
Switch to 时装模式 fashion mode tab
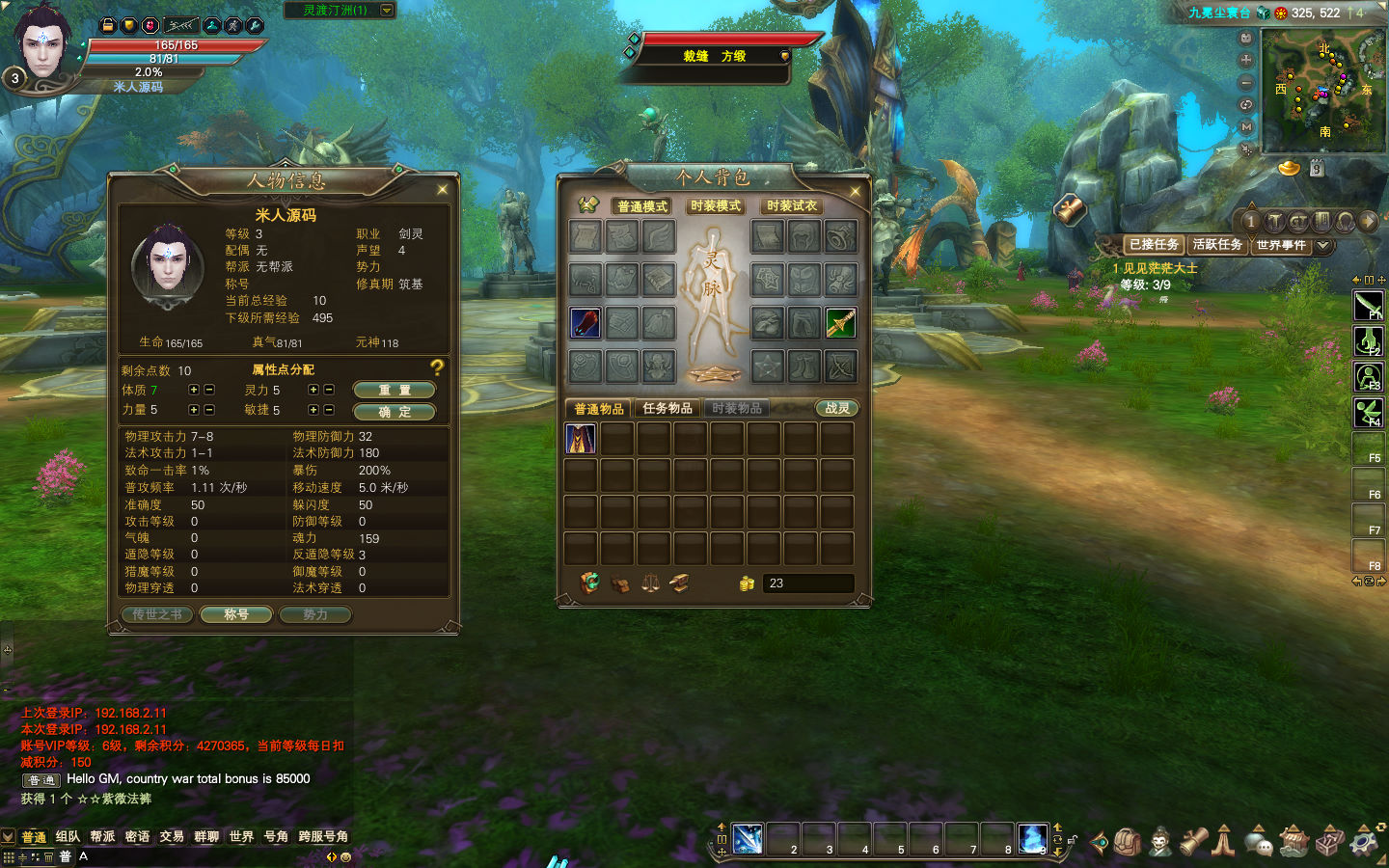click(x=716, y=206)
